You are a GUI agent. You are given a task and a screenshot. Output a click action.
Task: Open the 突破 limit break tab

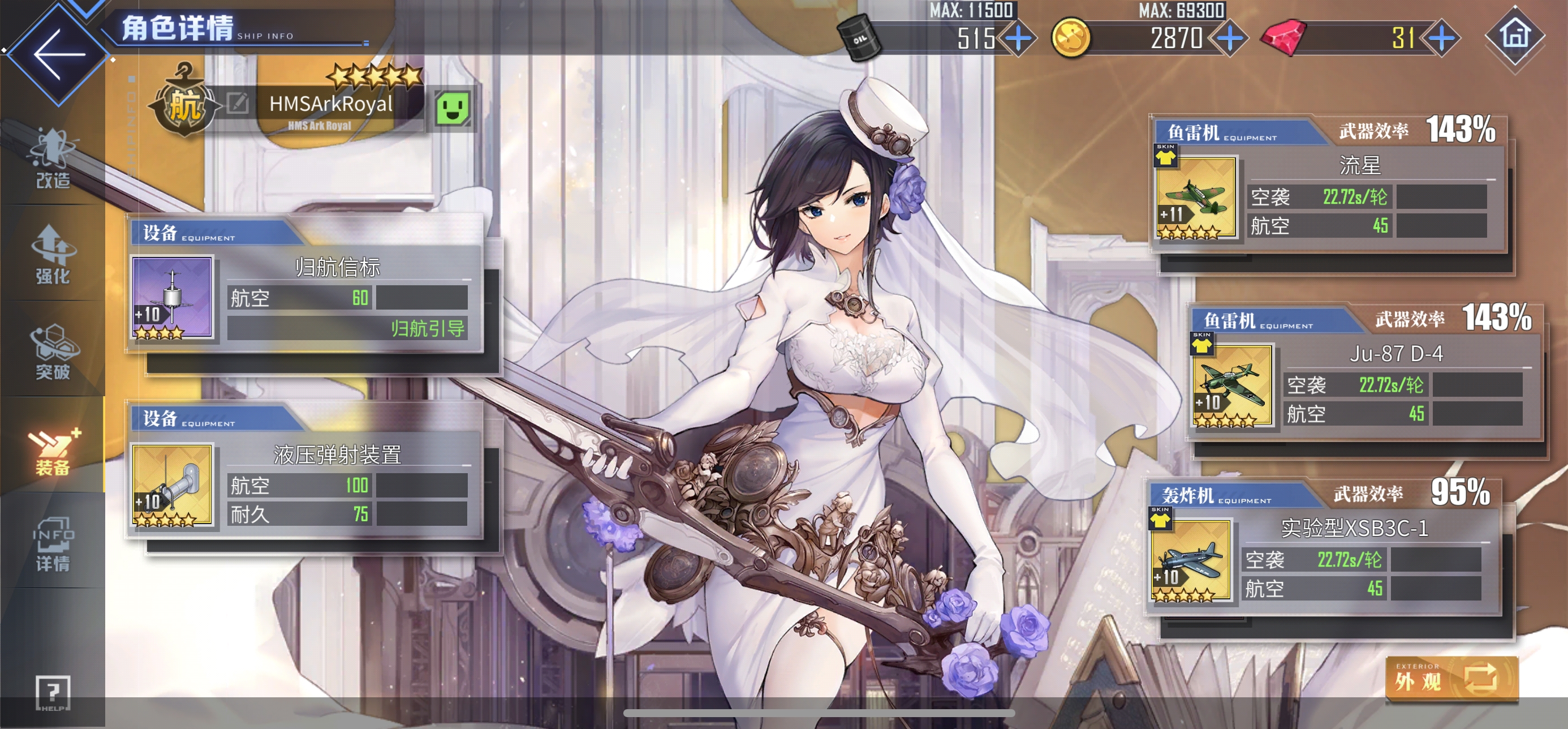(53, 352)
